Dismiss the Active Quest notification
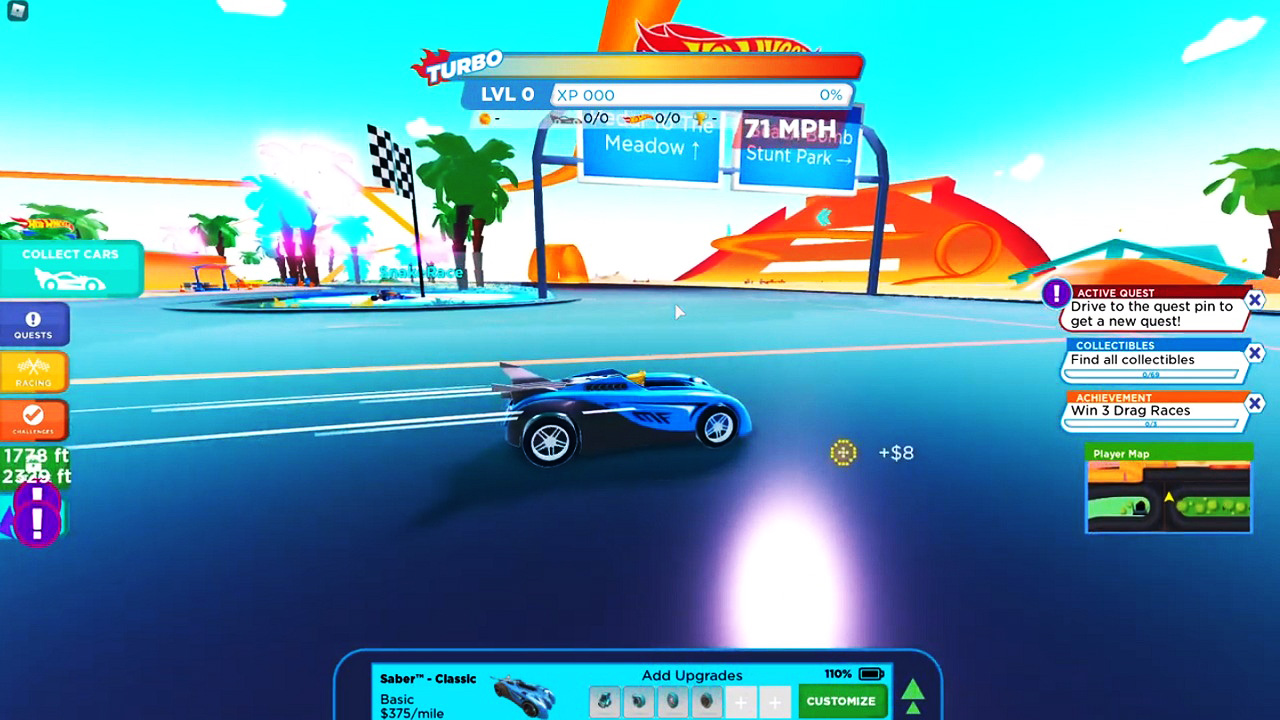This screenshot has height=720, width=1280. [1254, 300]
